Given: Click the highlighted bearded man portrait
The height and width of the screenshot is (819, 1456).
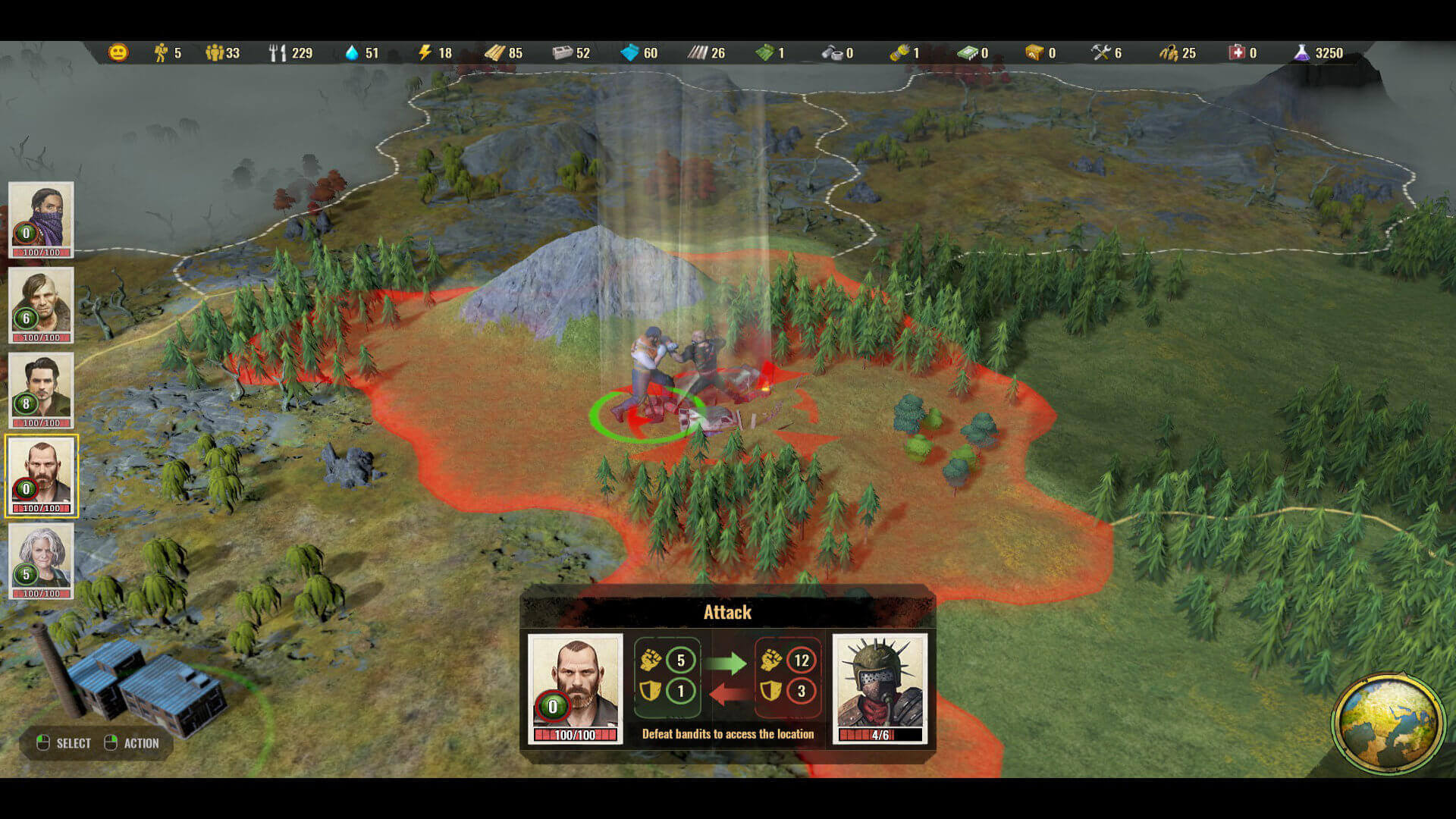Looking at the screenshot, I should [x=41, y=475].
